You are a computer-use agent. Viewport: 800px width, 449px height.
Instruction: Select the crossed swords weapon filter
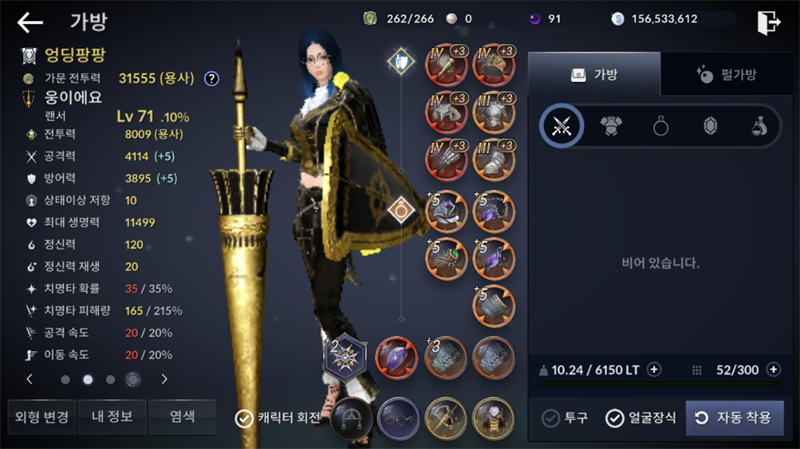pyautogui.click(x=561, y=126)
